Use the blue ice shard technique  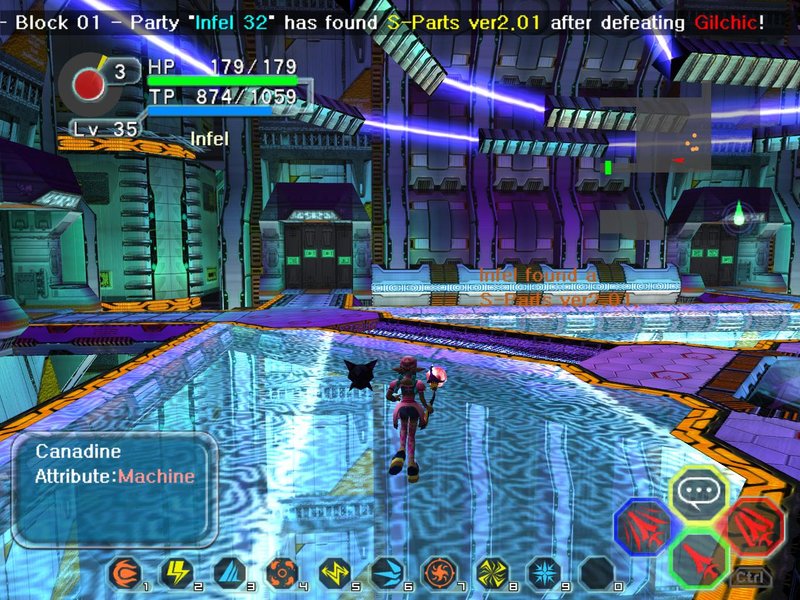click(x=229, y=573)
